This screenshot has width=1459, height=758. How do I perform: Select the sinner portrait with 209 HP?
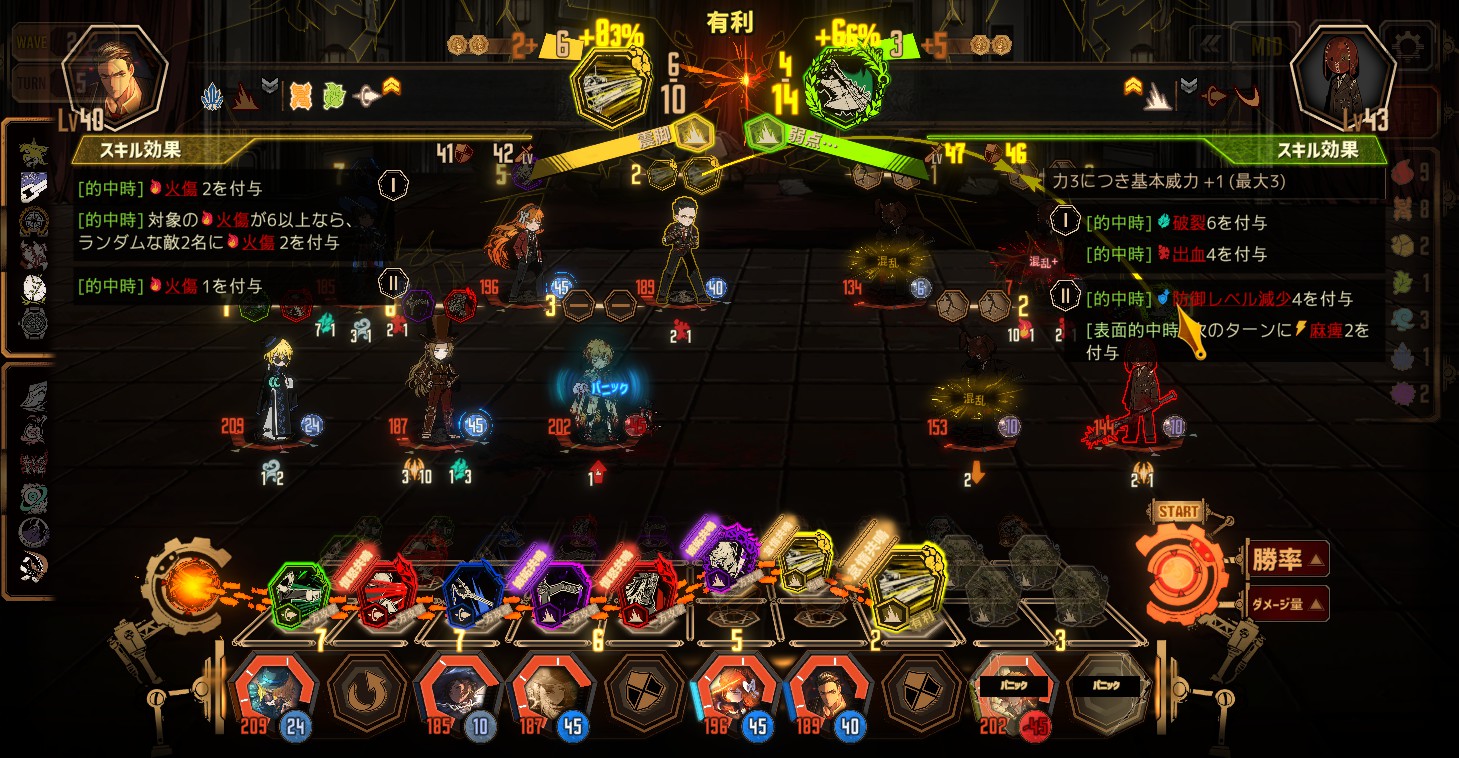(273, 689)
